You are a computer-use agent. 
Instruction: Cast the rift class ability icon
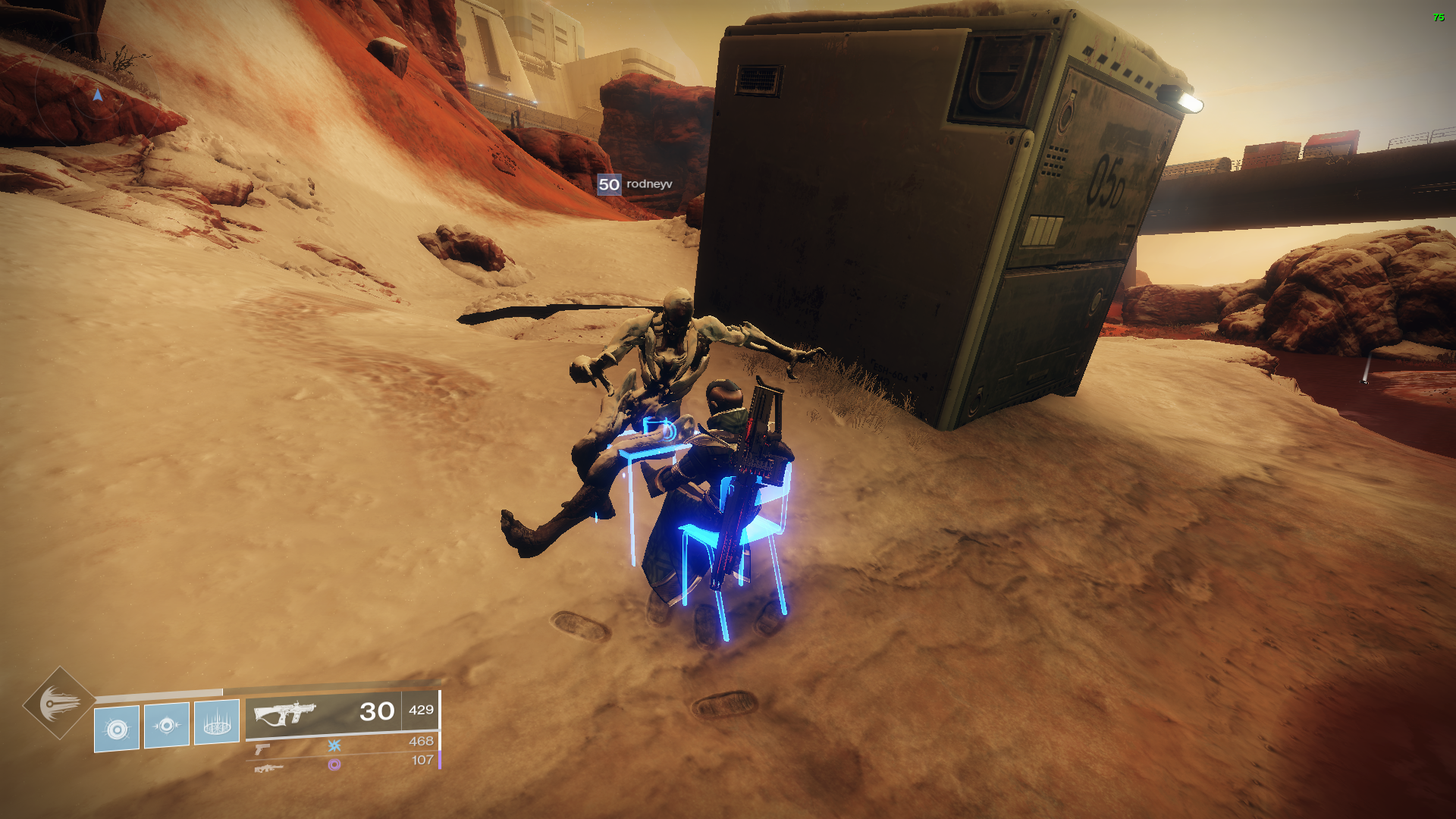click(x=217, y=723)
